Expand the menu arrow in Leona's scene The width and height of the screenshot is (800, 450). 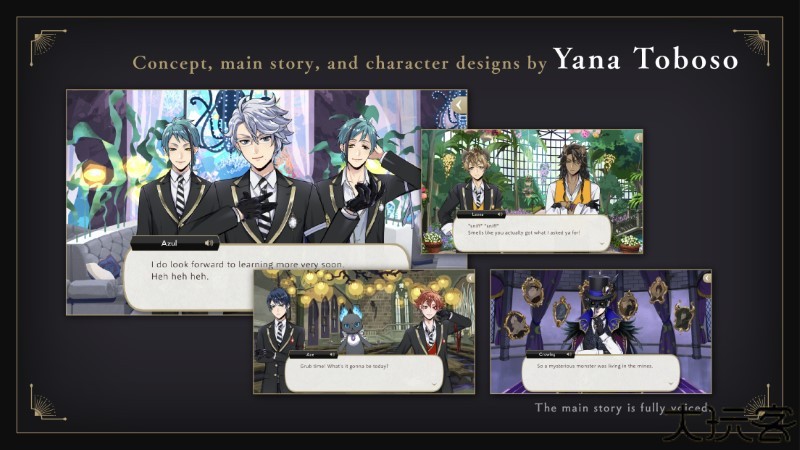coord(637,136)
